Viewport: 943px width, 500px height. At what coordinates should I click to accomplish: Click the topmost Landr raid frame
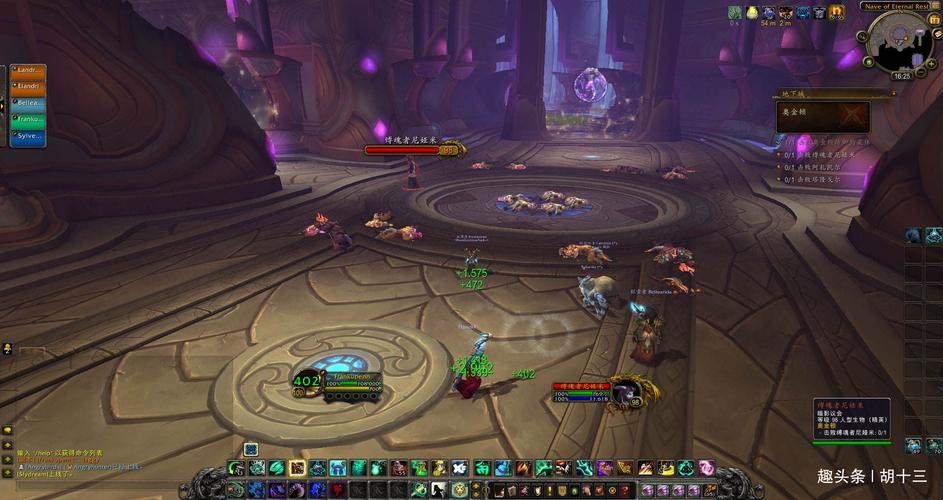click(x=28, y=71)
